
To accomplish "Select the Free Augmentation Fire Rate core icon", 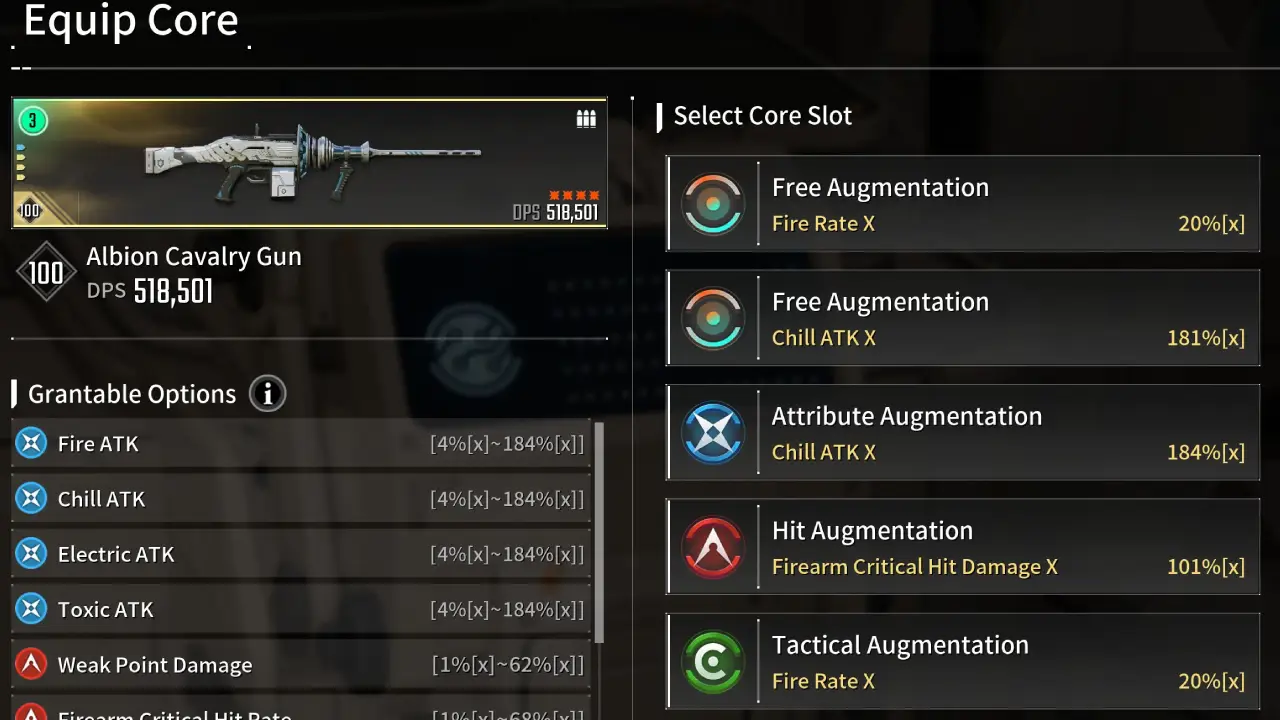I will coord(713,203).
